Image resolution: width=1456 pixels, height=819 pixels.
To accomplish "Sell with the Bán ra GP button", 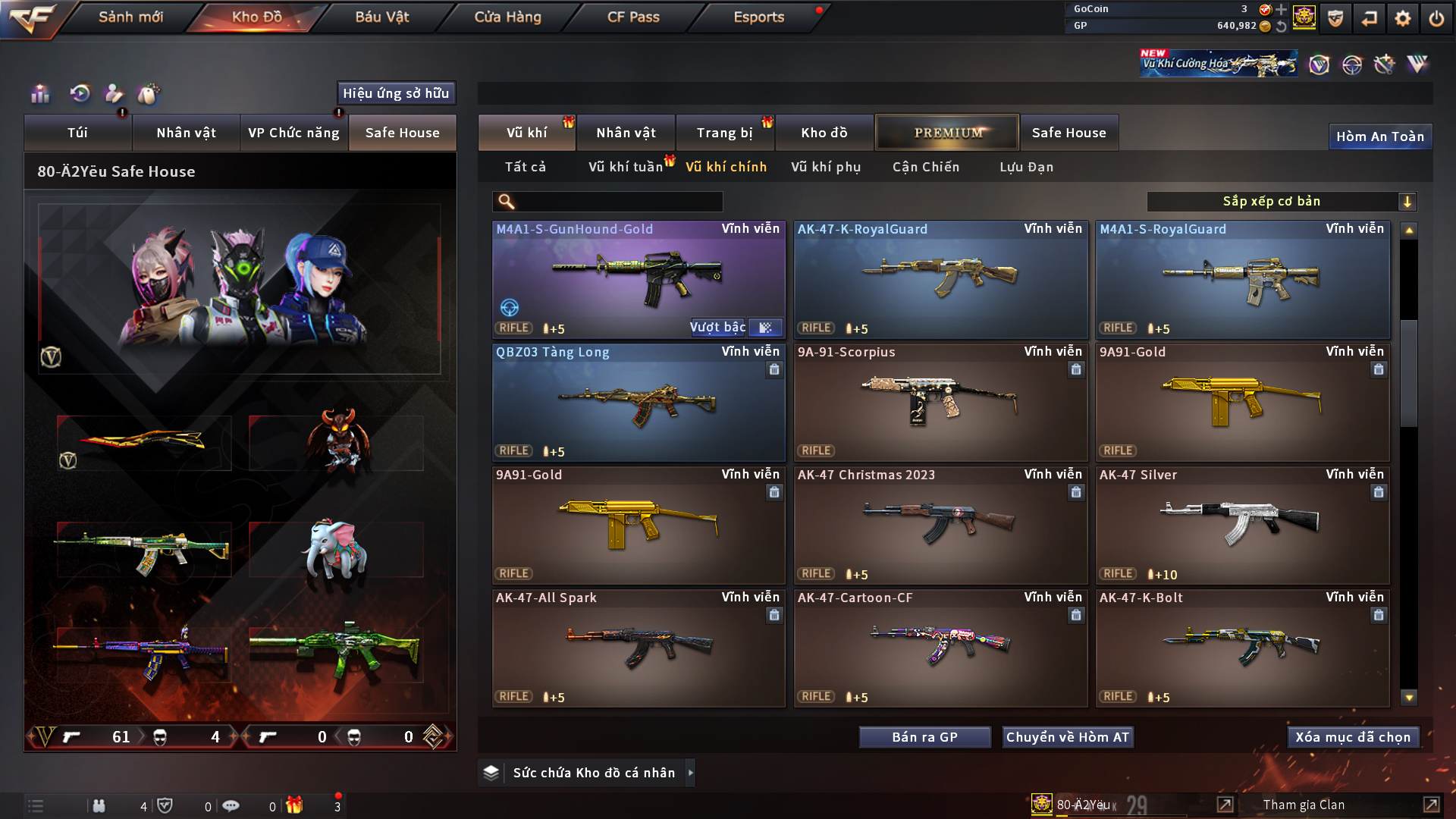I will (924, 737).
